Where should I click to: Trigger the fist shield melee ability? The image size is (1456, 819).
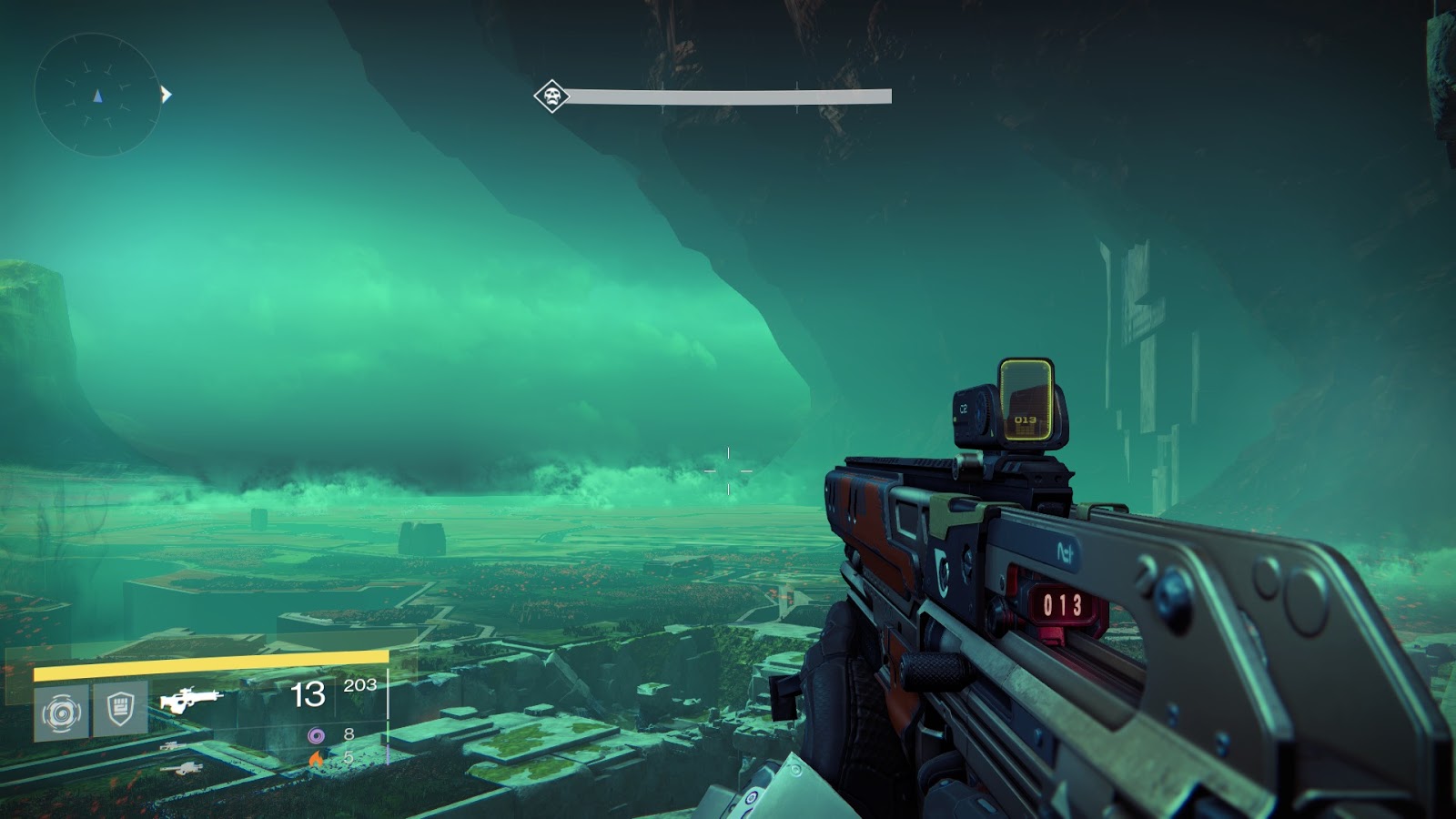coord(120,708)
